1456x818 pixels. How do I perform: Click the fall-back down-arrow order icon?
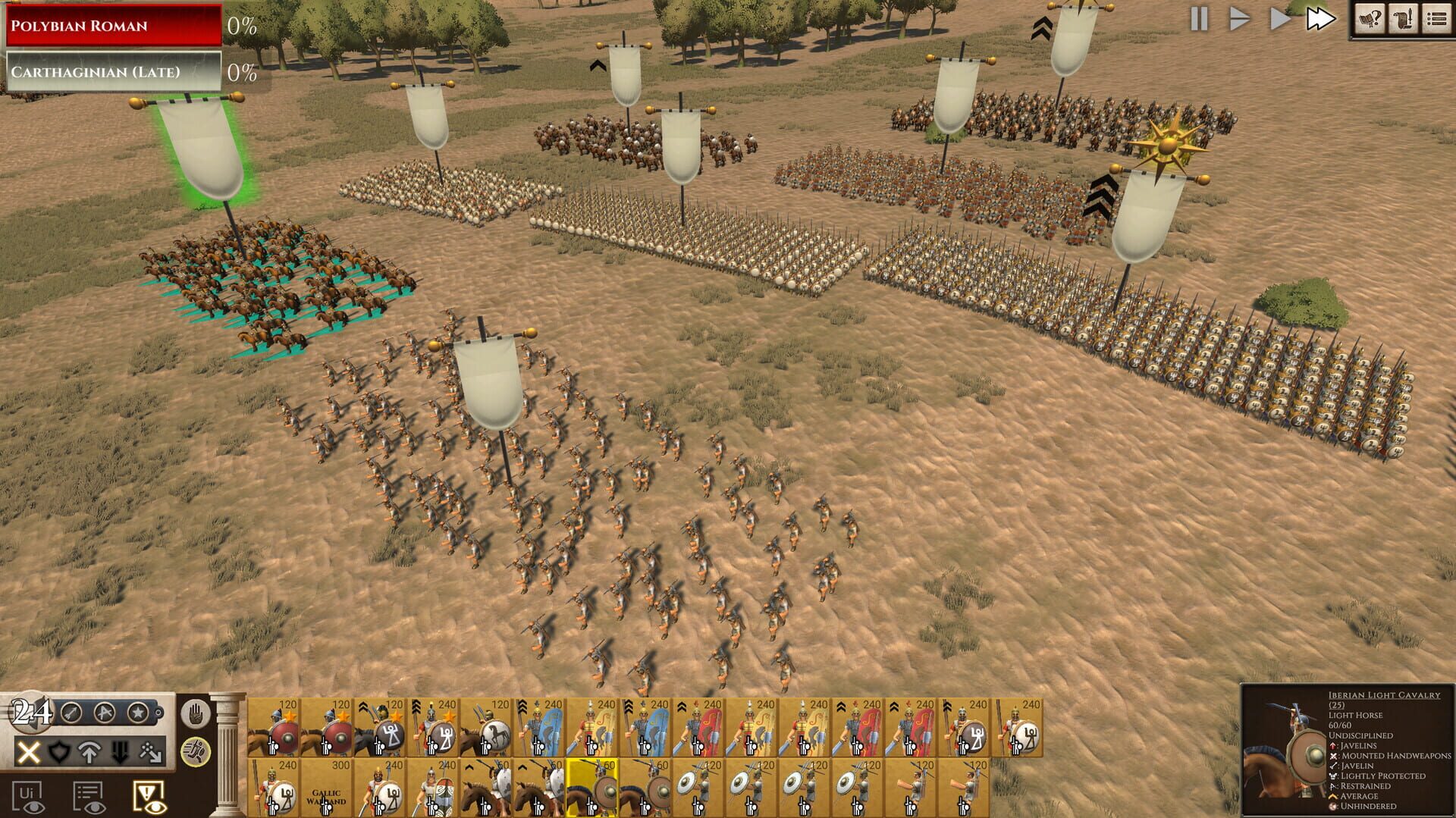point(119,754)
